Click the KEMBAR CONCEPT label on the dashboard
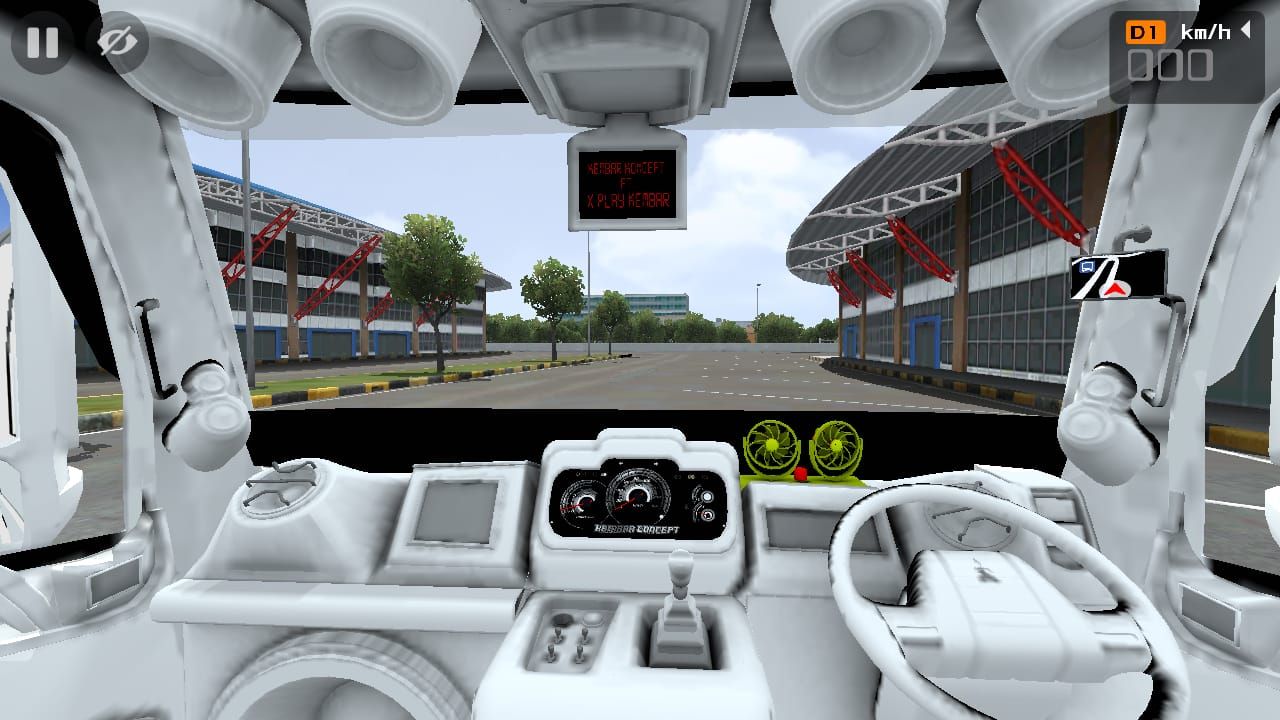1280x720 pixels. pyautogui.click(x=637, y=528)
